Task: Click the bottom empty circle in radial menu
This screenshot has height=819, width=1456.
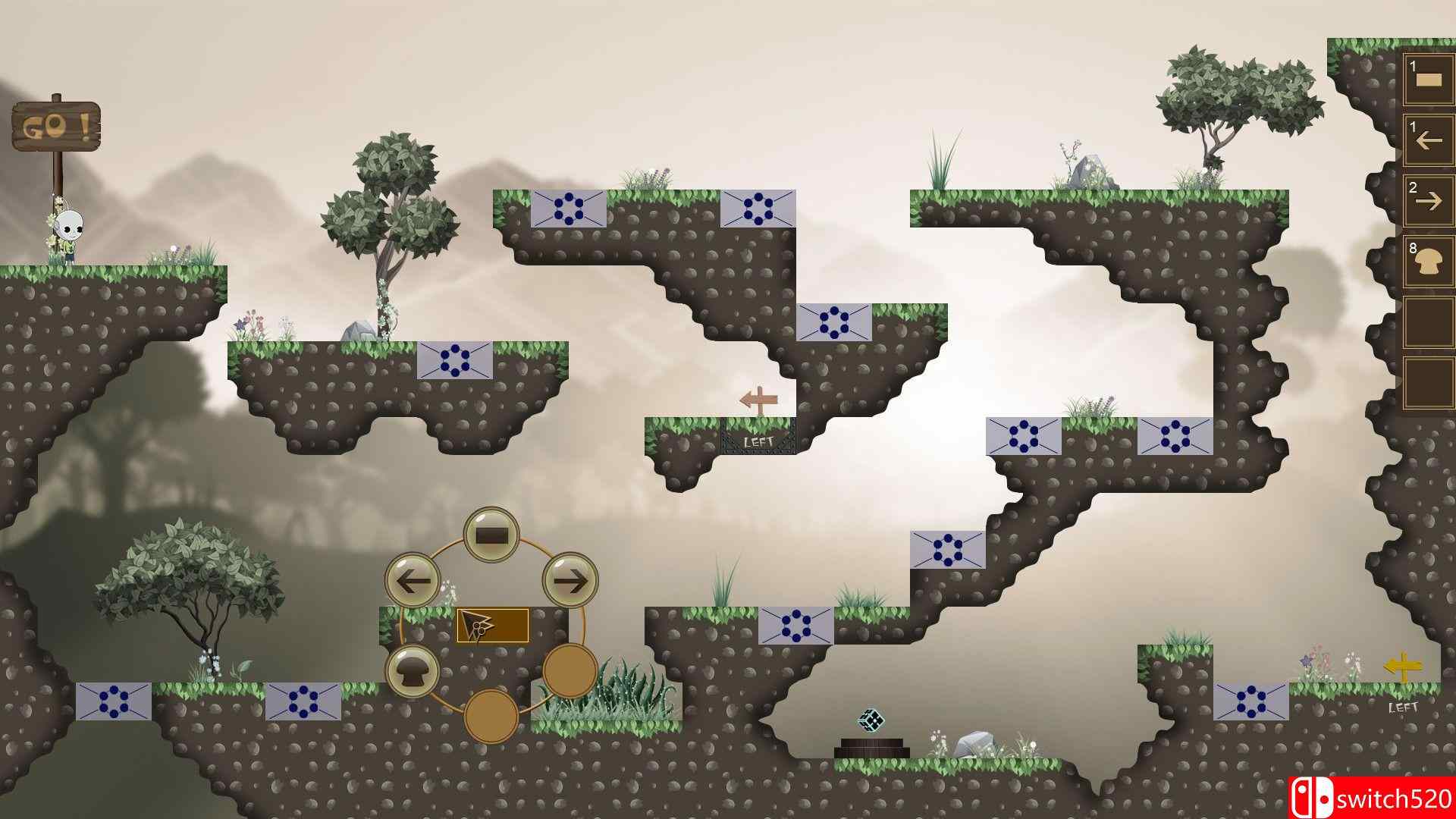Action: pos(491,716)
